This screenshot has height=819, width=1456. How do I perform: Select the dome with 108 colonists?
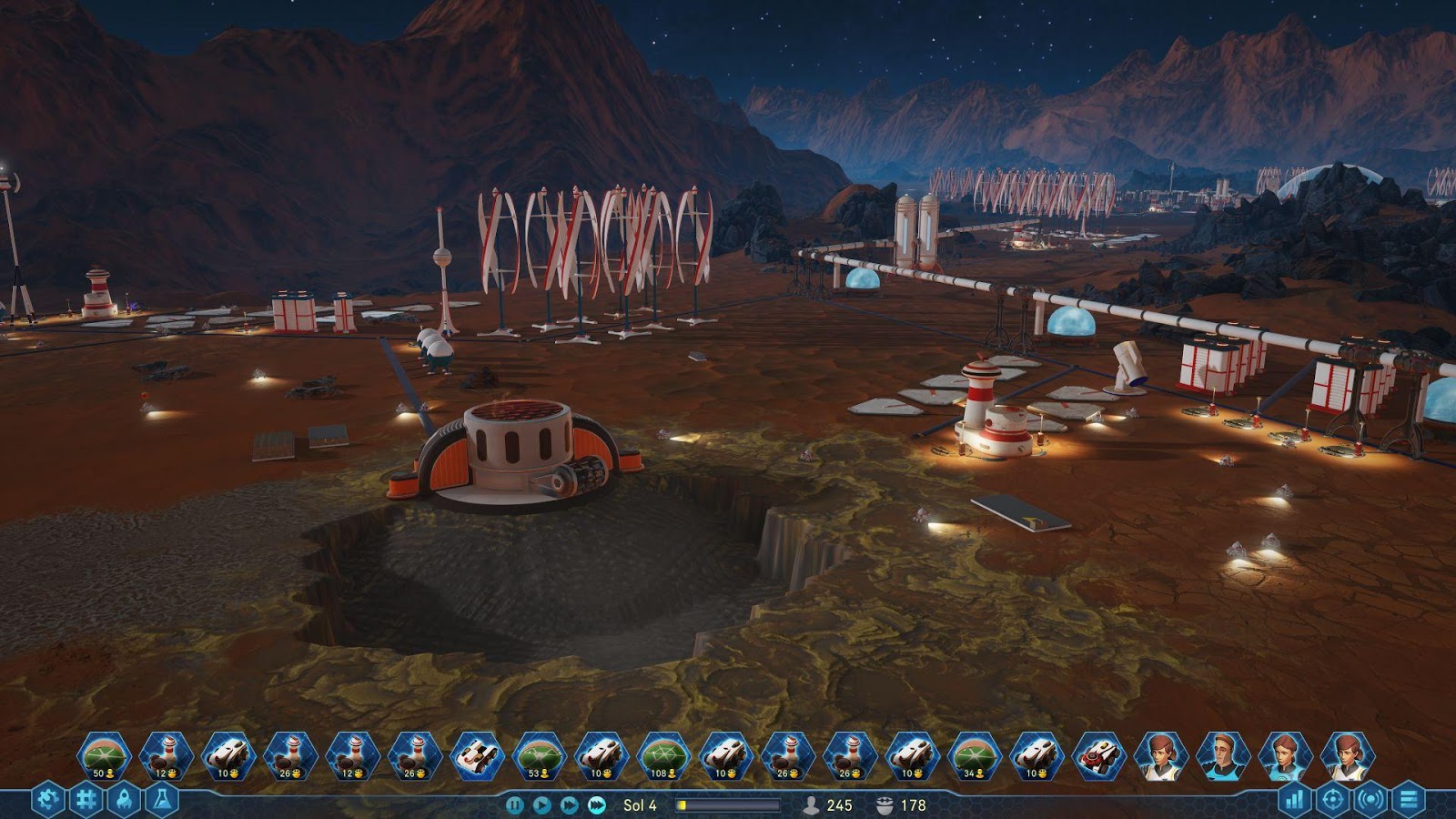pyautogui.click(x=663, y=756)
